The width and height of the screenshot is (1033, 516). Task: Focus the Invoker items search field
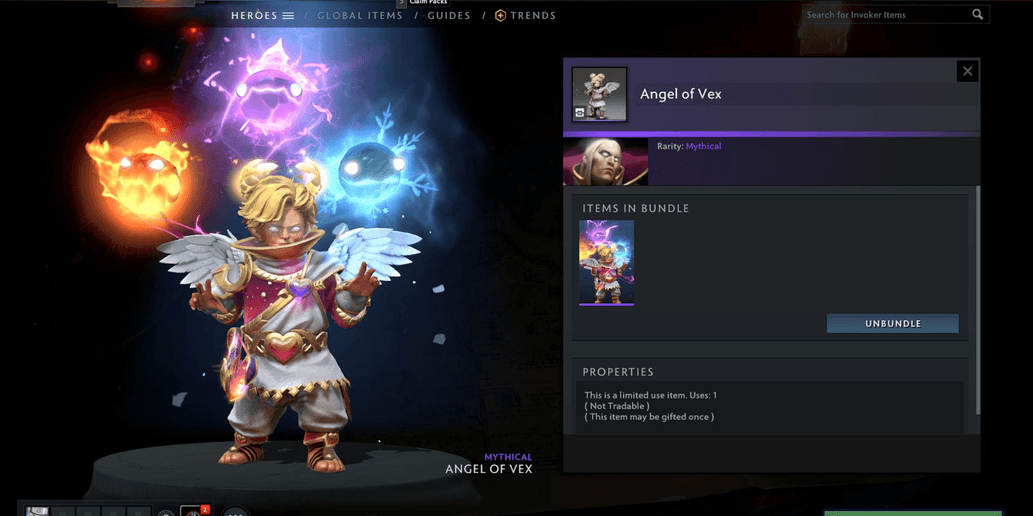(x=885, y=15)
